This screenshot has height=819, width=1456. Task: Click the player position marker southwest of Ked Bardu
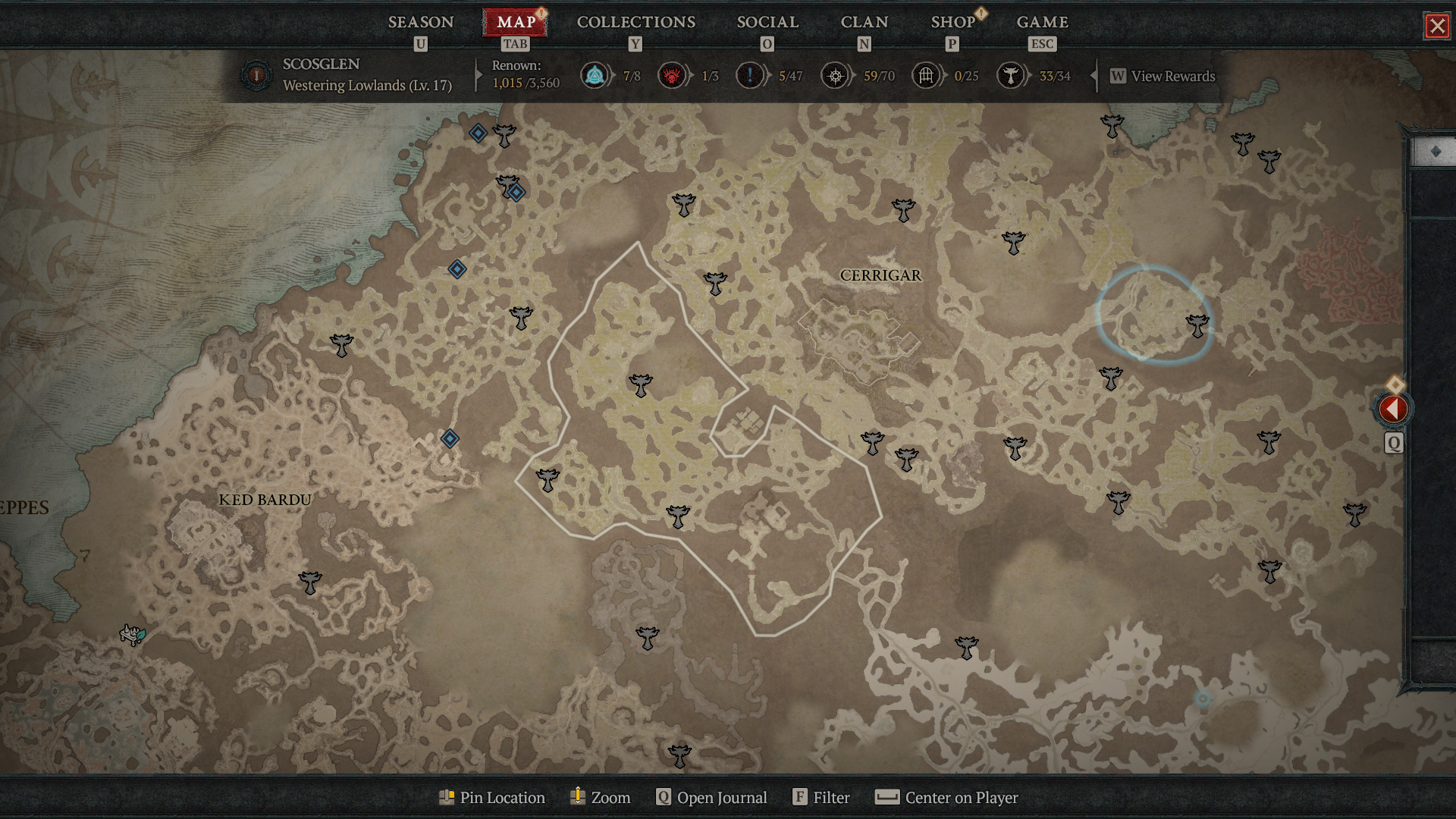[x=133, y=635]
